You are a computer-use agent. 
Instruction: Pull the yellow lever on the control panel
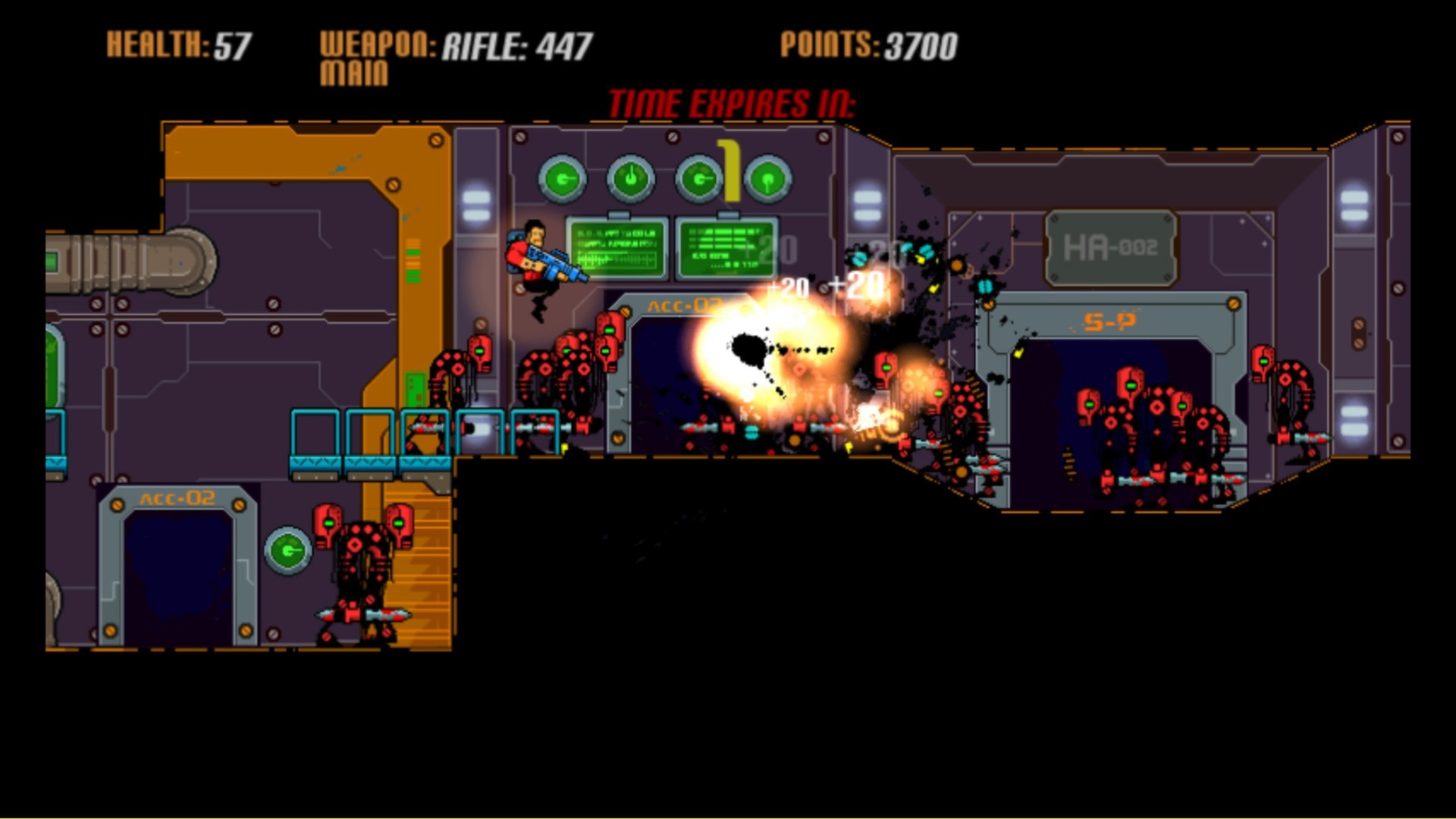point(730,171)
